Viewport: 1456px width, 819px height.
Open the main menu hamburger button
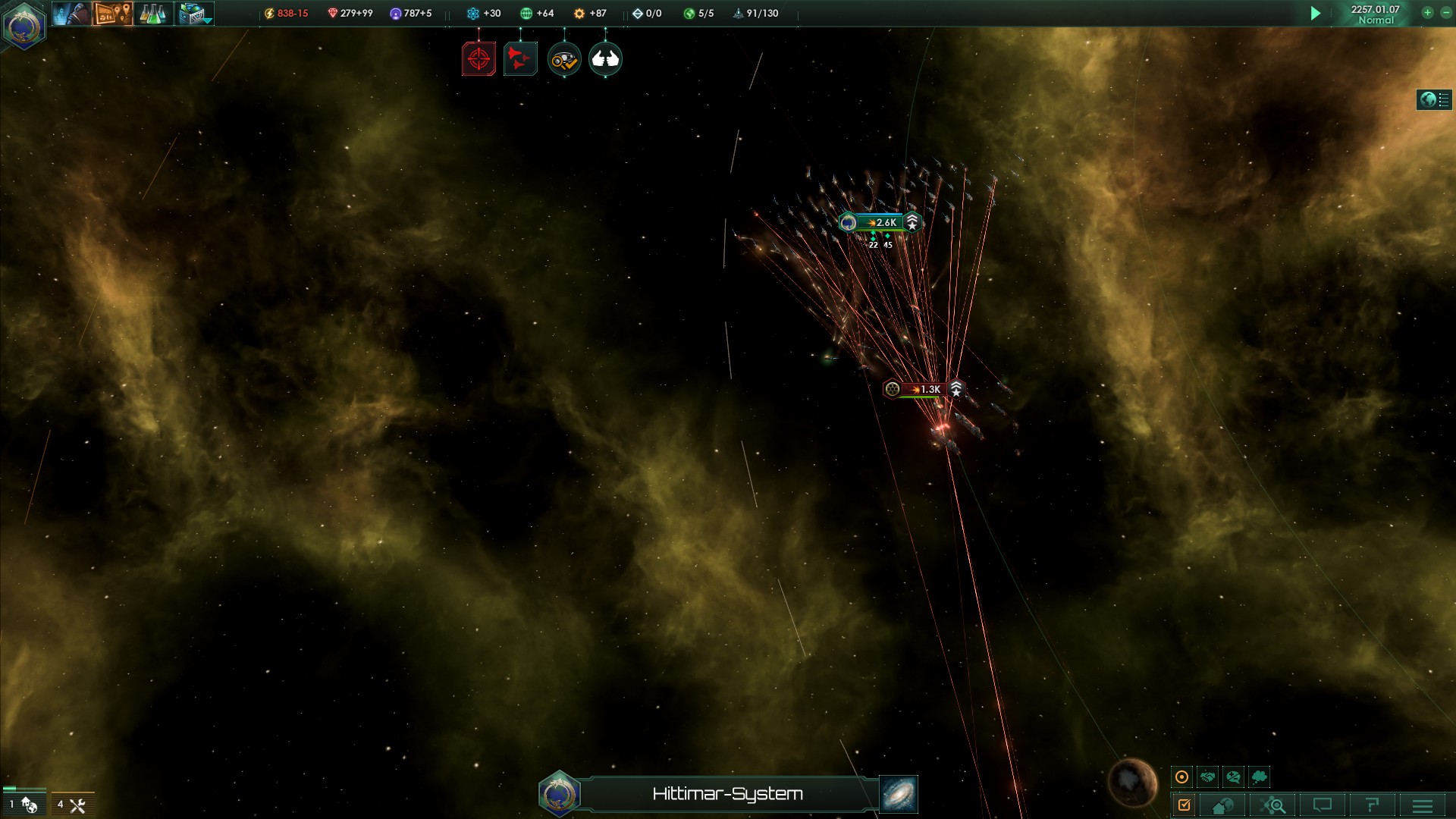[1422, 805]
